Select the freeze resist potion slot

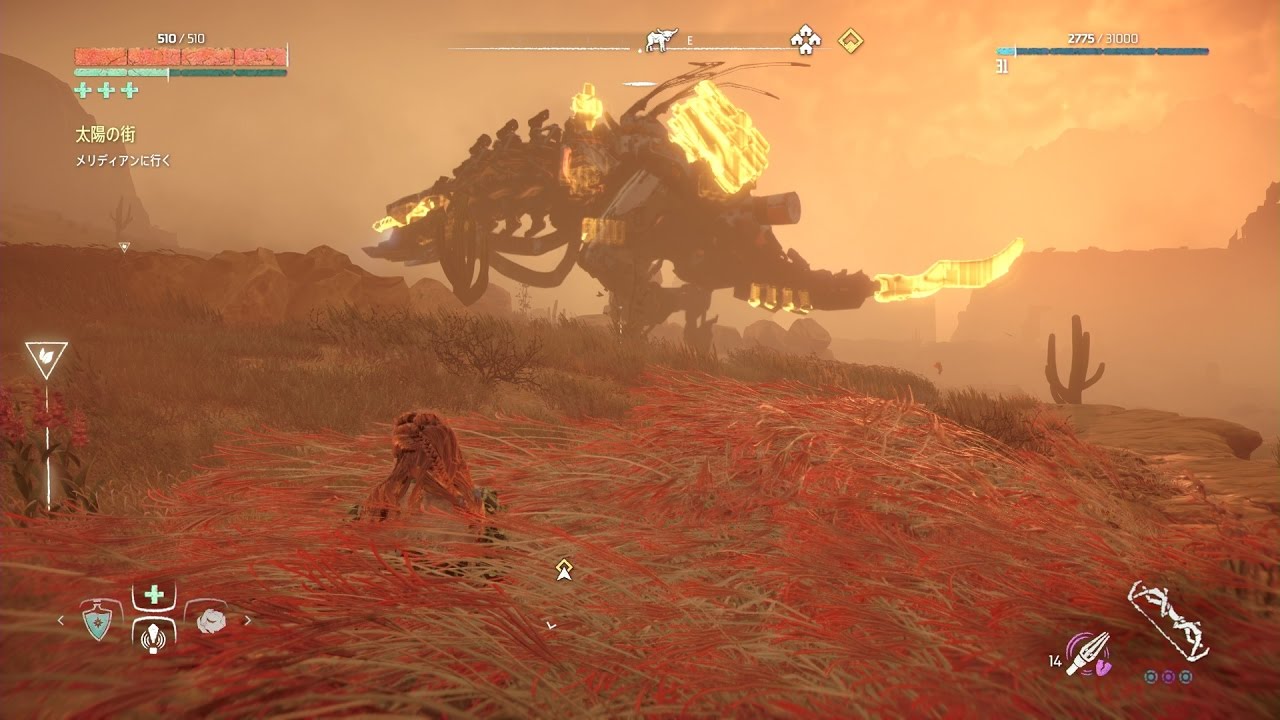97,620
